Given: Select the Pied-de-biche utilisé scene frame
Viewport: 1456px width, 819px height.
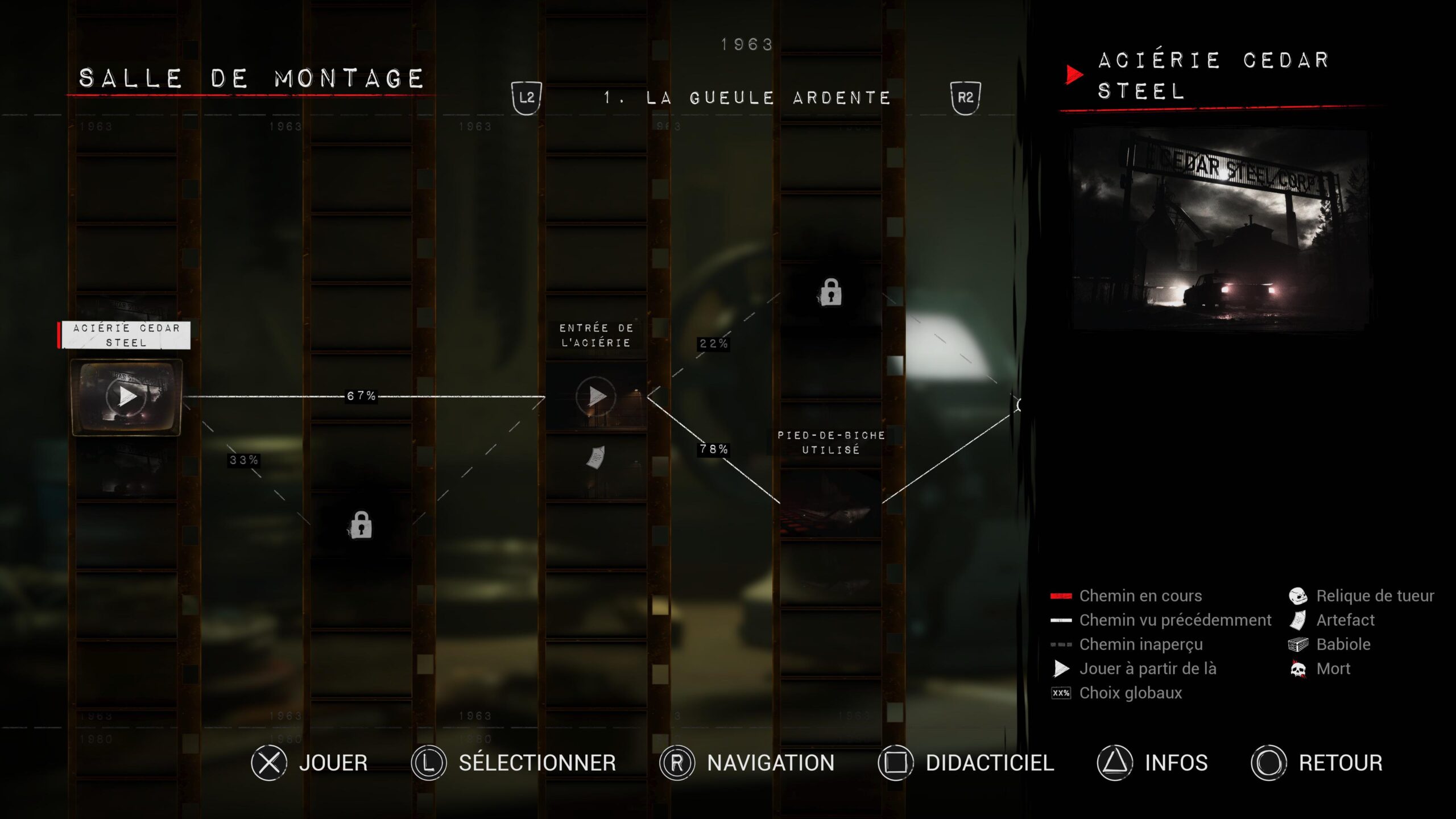Looking at the screenshot, I should pos(830,503).
